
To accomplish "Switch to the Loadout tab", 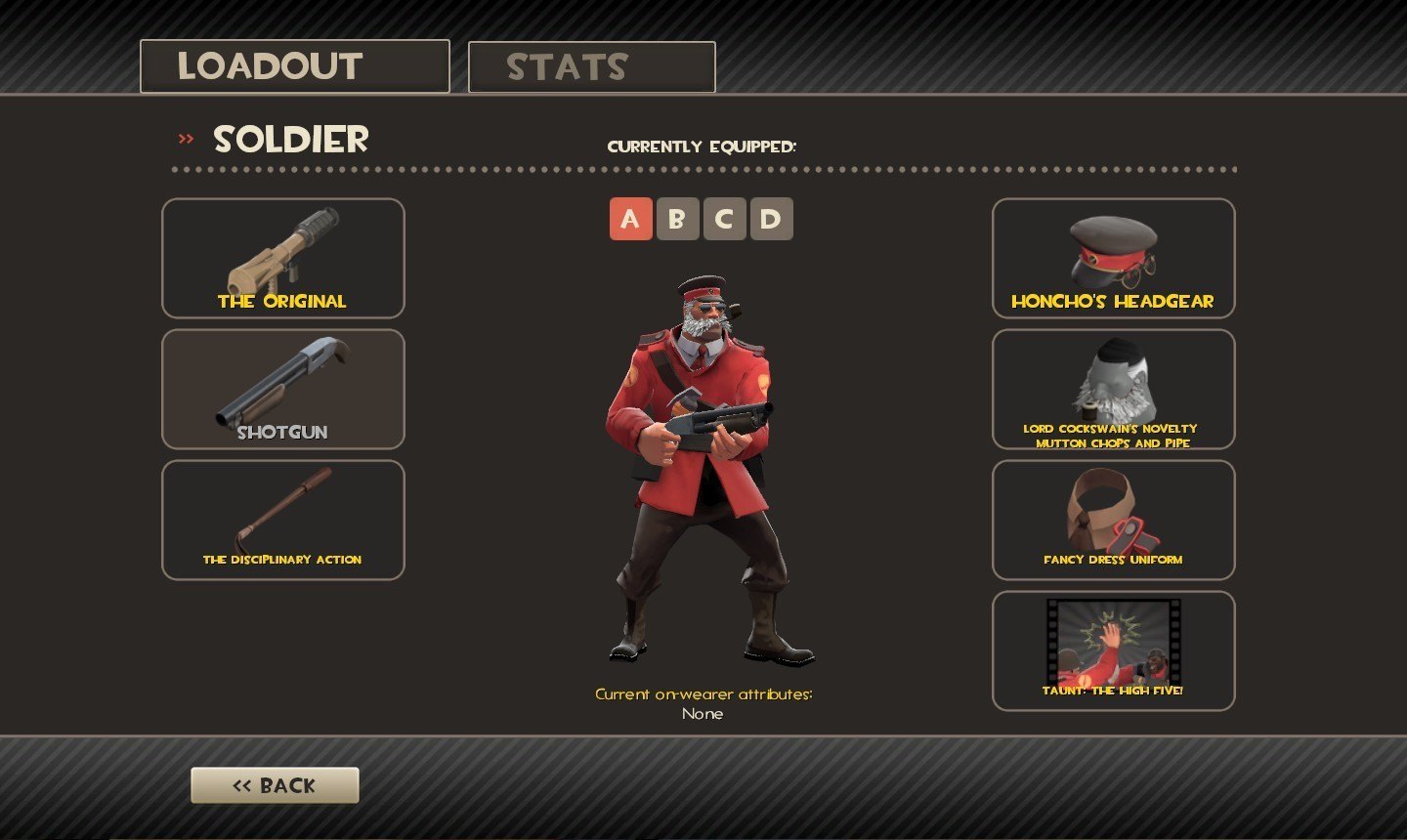I will pos(294,66).
